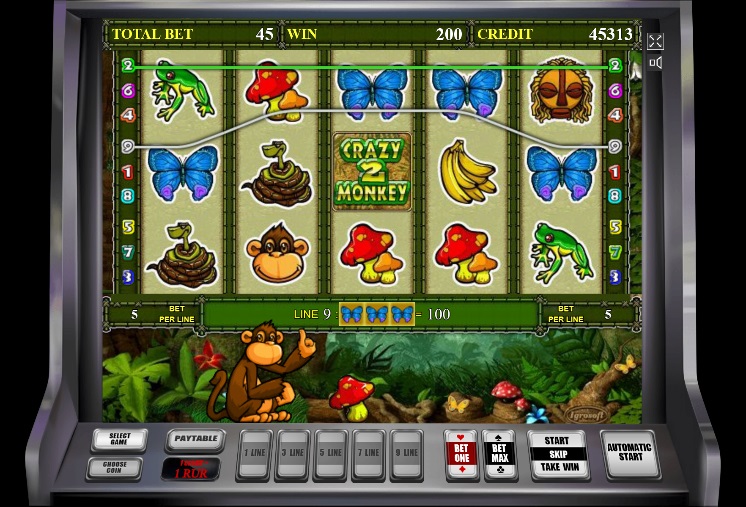
Task: Enable Automatic Start spins
Action: [630, 454]
